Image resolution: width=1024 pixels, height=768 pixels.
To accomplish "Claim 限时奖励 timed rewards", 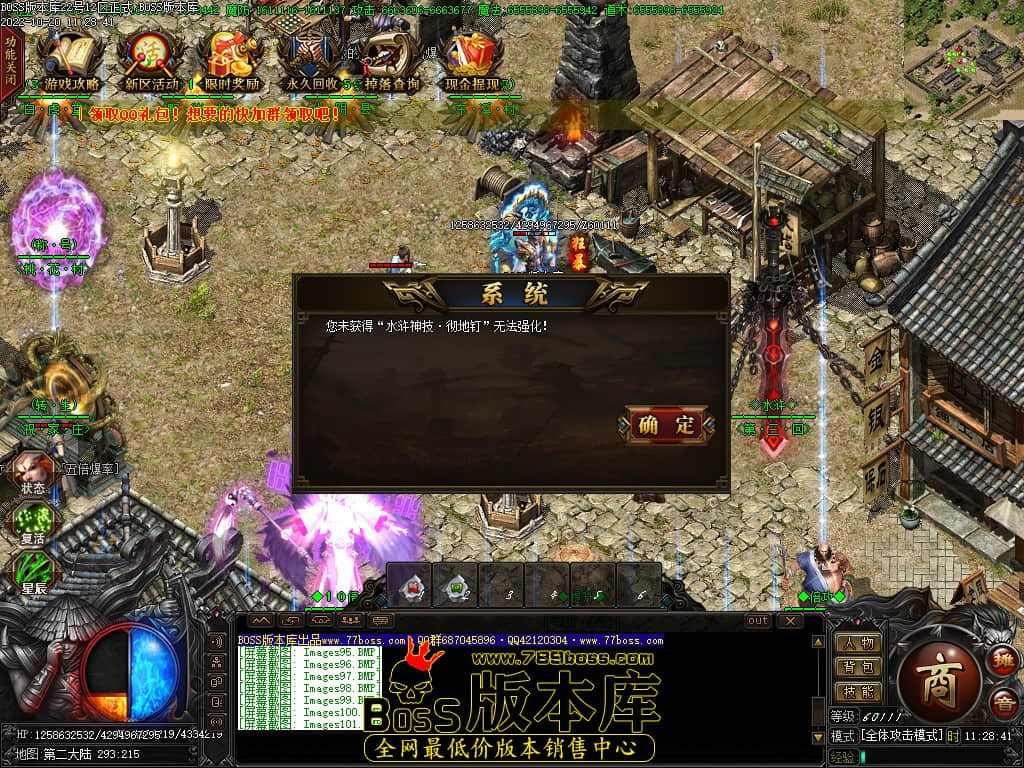I will click(x=227, y=62).
